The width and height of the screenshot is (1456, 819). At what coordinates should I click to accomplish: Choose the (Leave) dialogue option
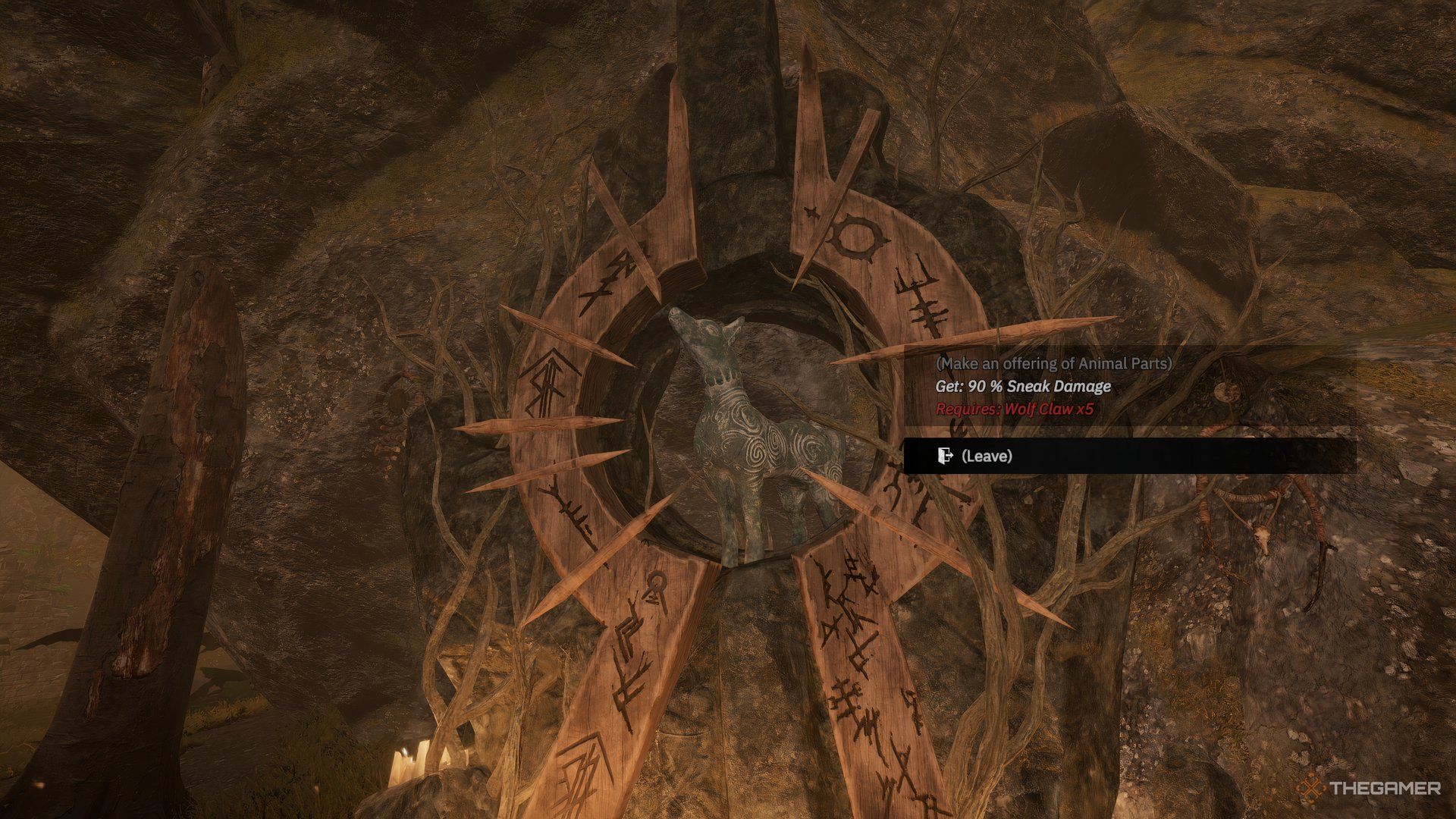[x=986, y=456]
